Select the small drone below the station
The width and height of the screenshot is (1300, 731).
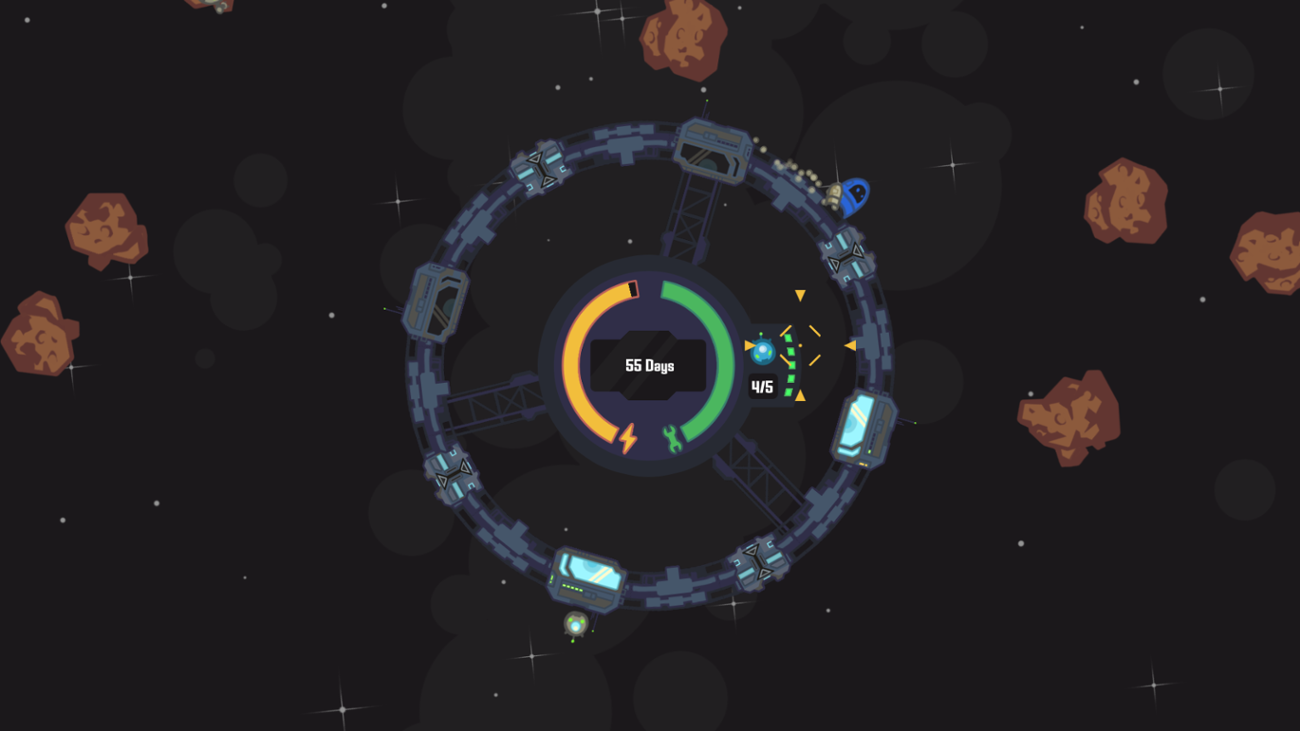tap(573, 623)
